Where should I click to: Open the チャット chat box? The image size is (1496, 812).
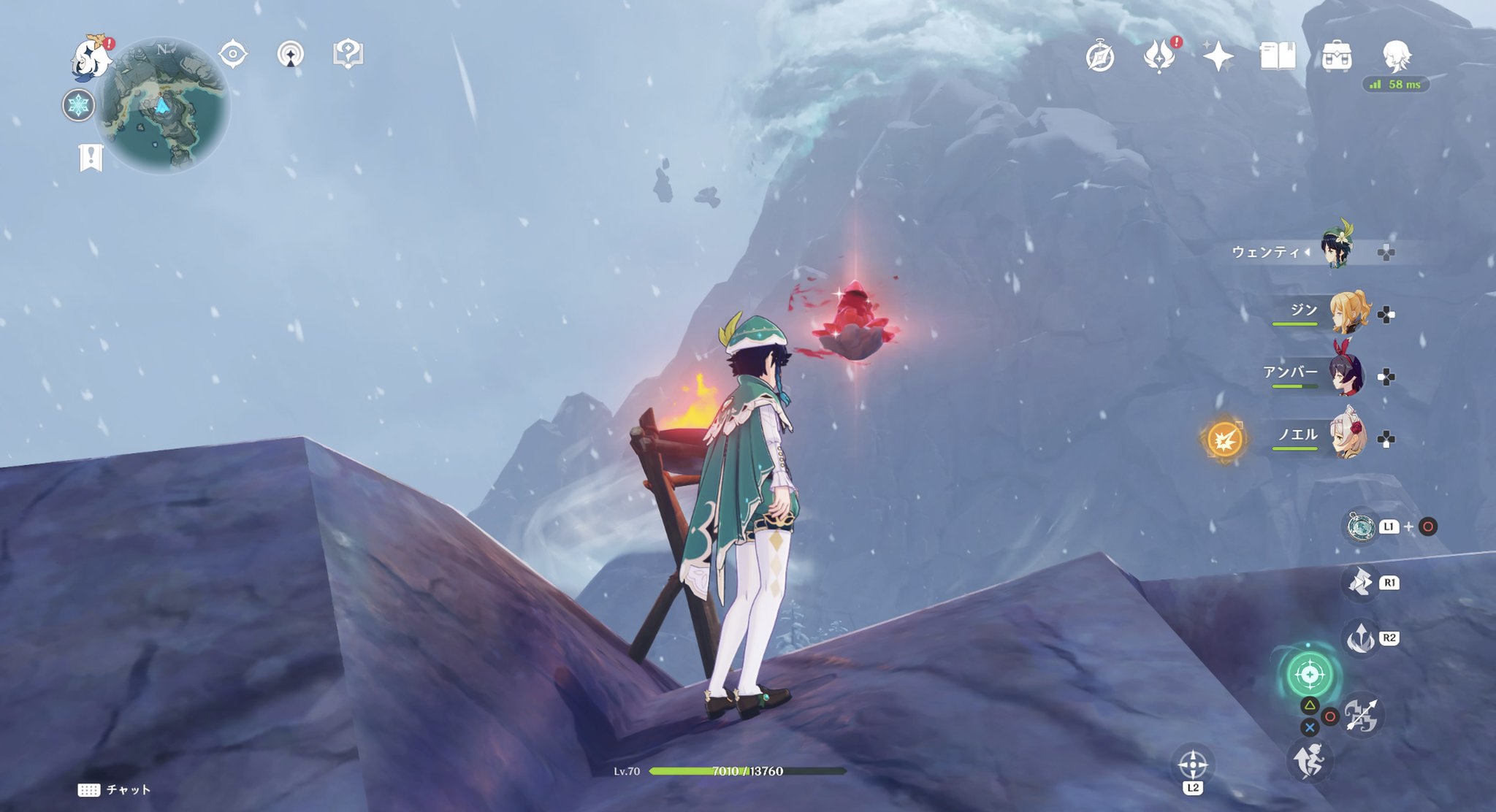115,790
